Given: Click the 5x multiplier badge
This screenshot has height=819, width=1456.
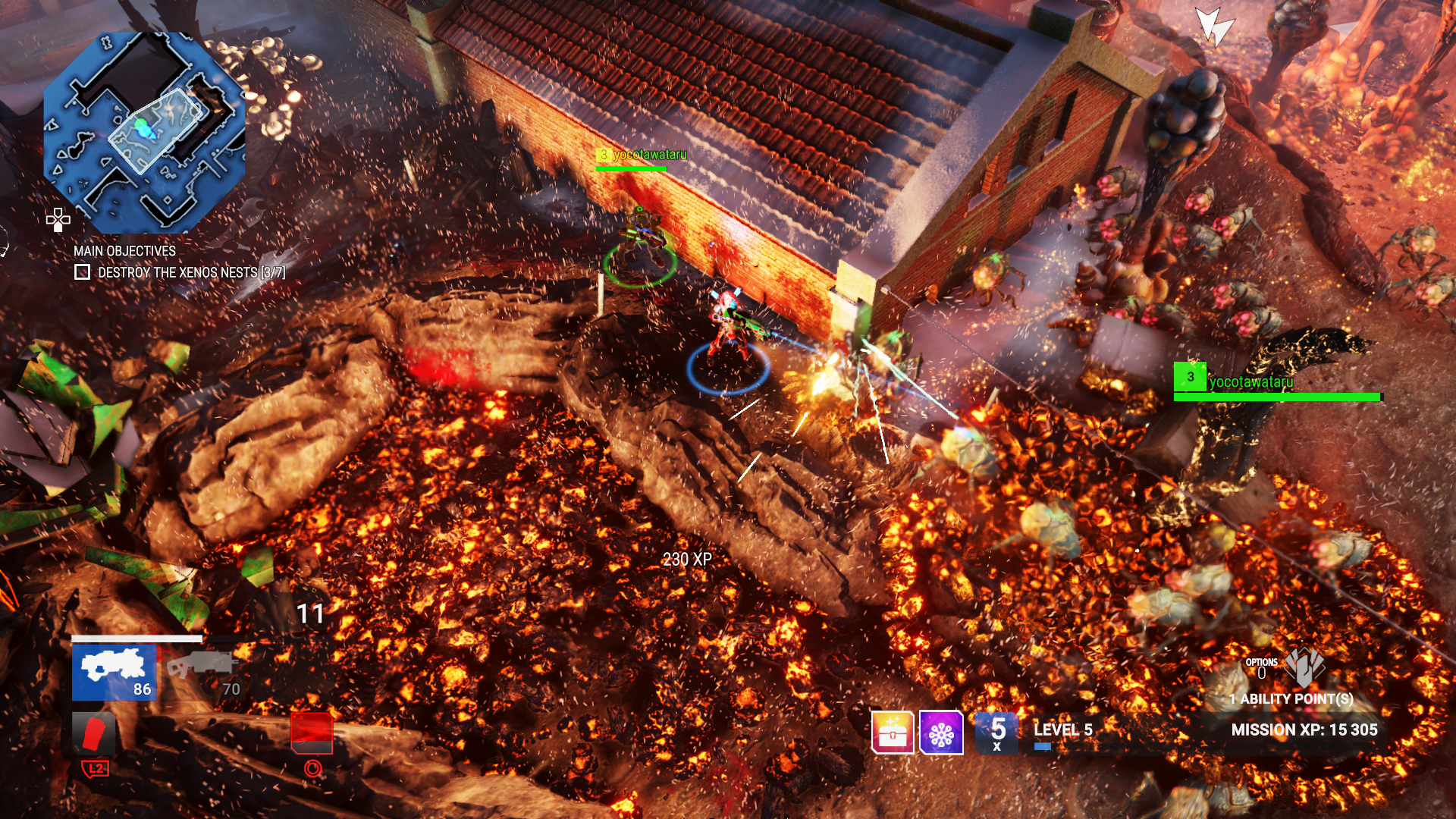Looking at the screenshot, I should coord(997,733).
